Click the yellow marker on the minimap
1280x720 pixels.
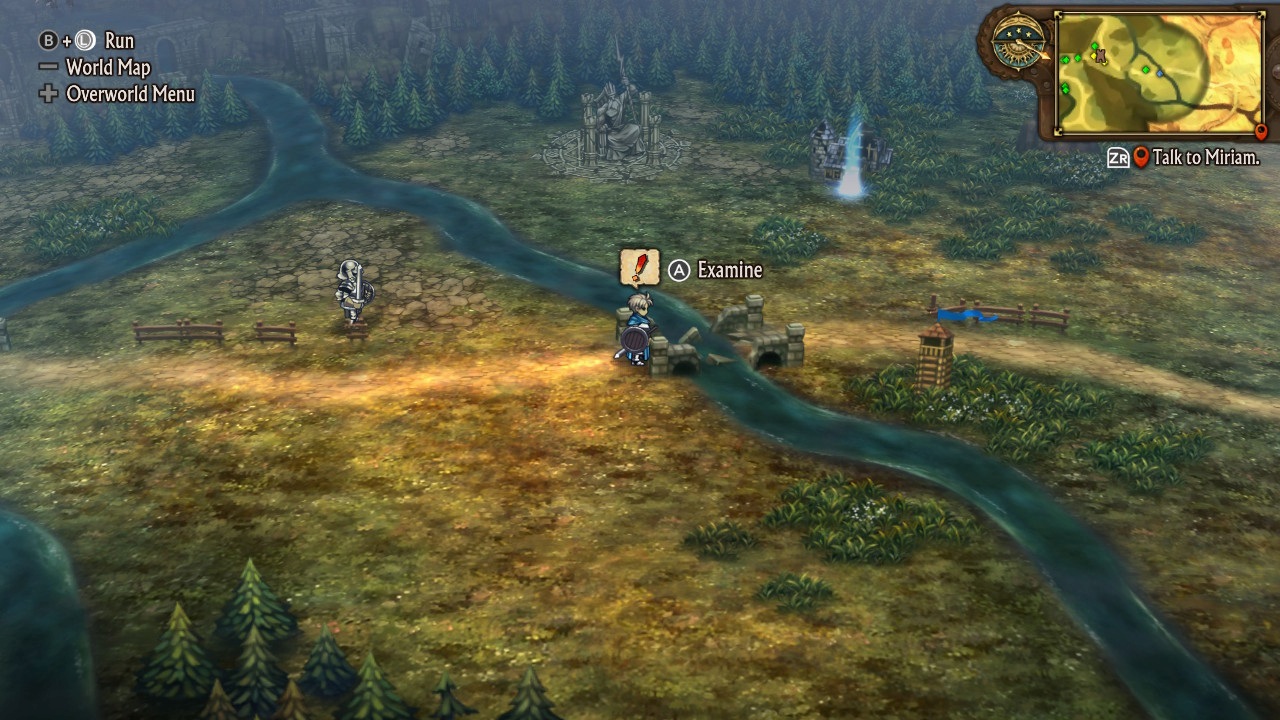pos(1094,57)
